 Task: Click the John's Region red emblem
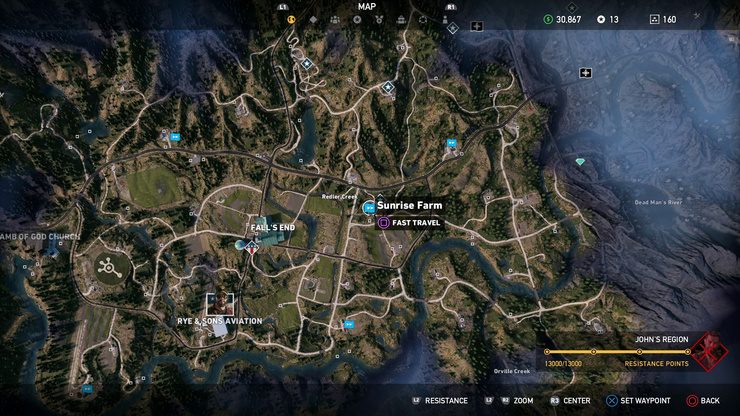712,351
